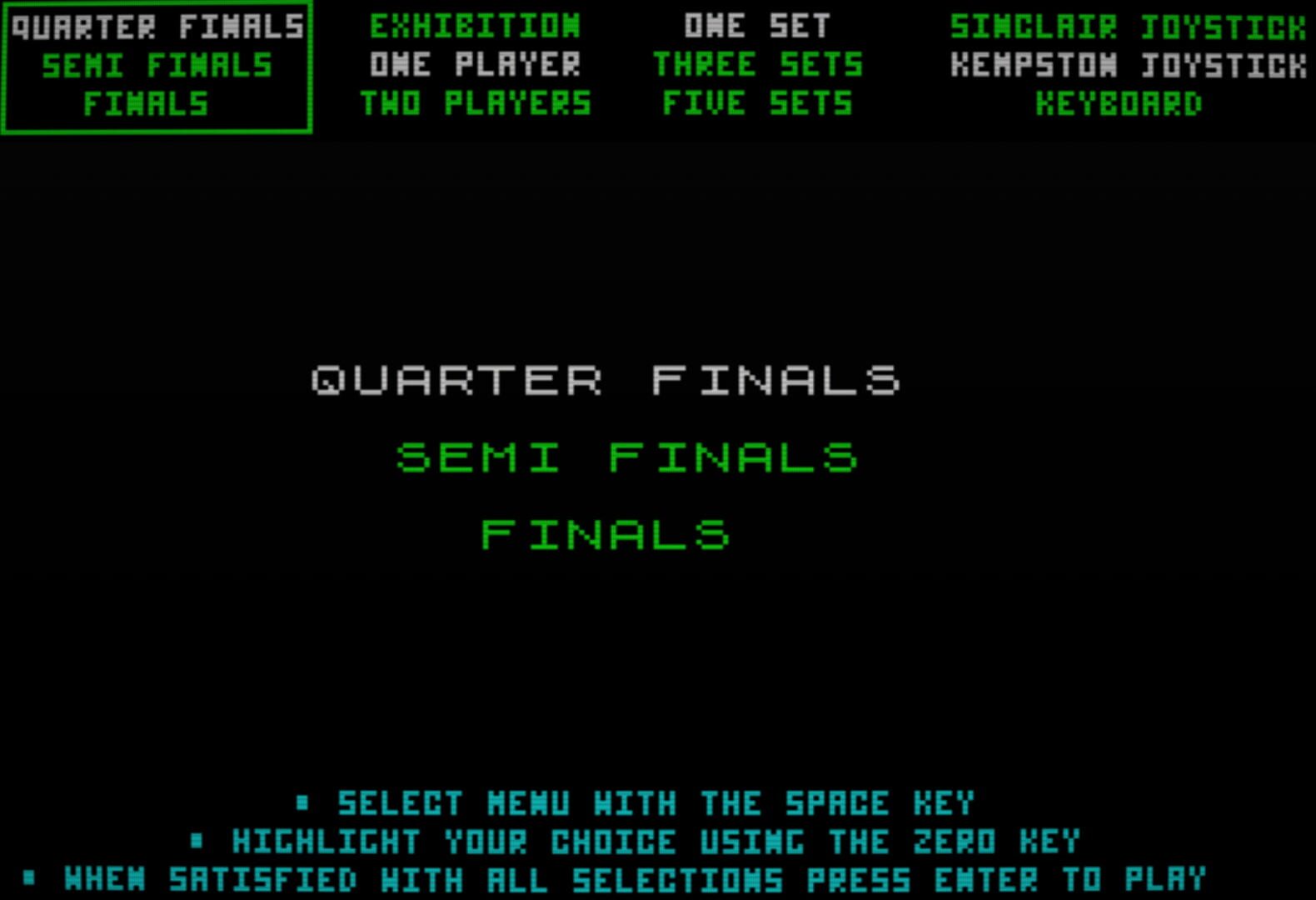The image size is (1316, 900).
Task: Highlight THREE SETS option
Action: click(x=759, y=64)
